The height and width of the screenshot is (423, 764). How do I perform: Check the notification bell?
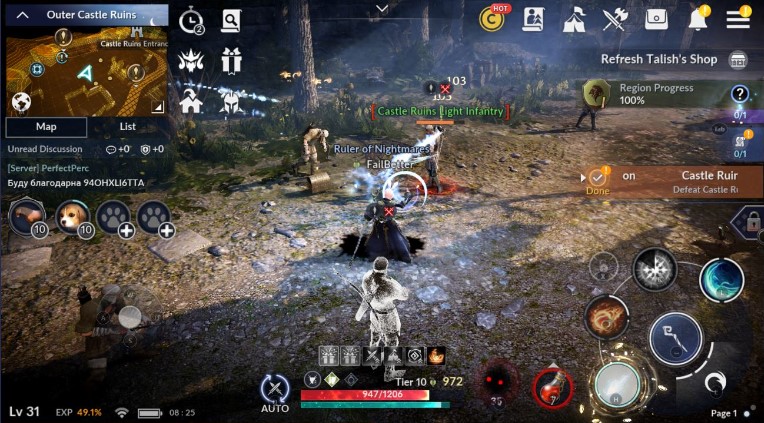pyautogui.click(x=698, y=18)
